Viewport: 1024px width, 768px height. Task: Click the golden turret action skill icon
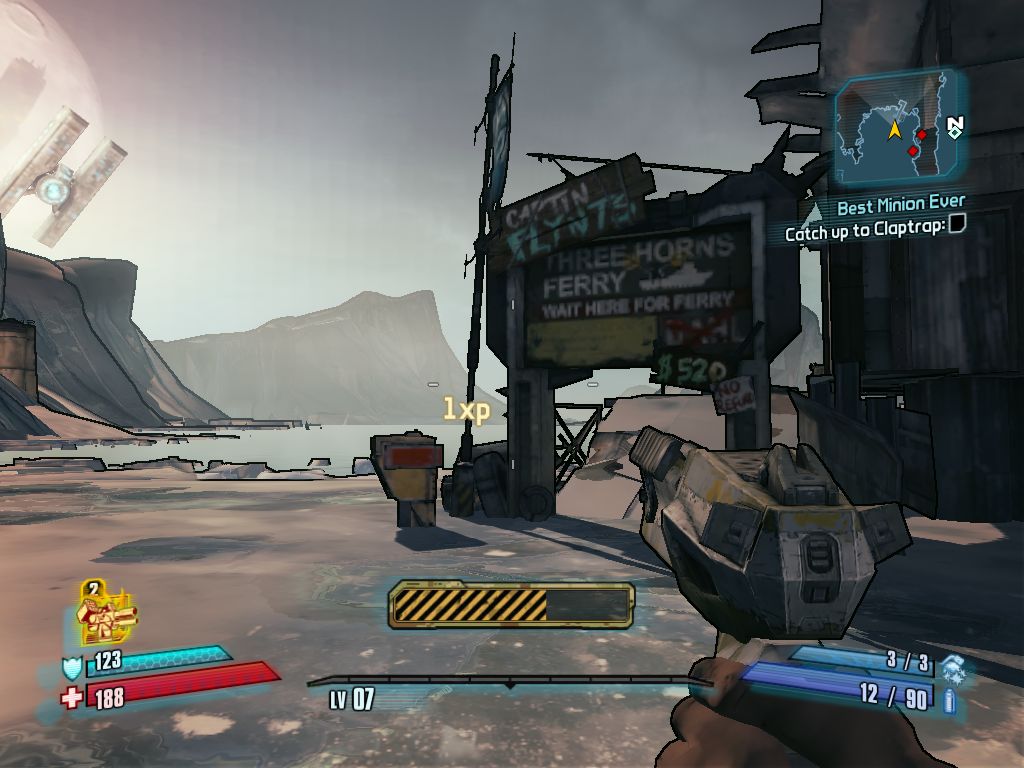tap(106, 615)
